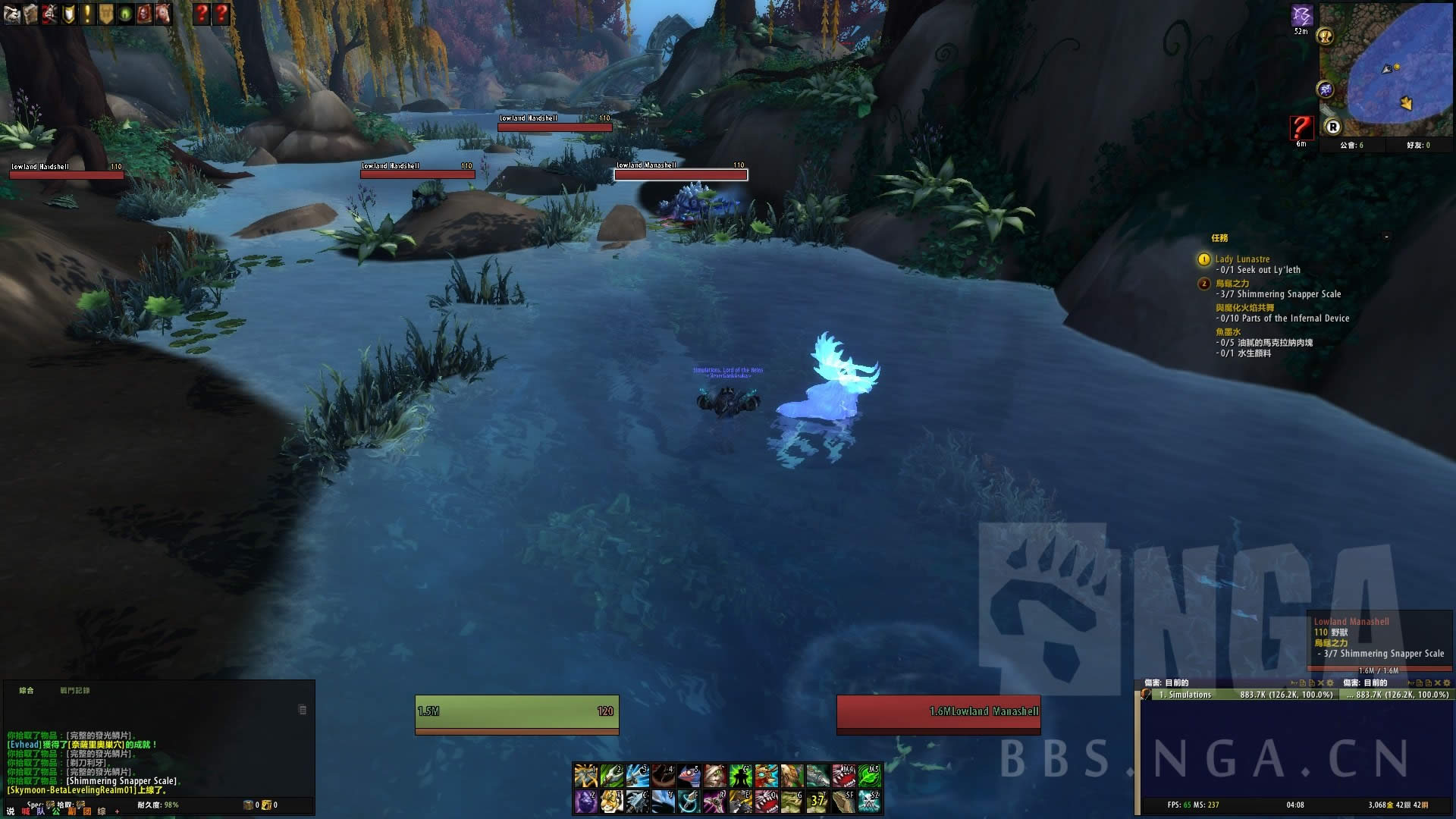Image resolution: width=1456 pixels, height=819 pixels.
Task: Use the ability bound to key 1
Action: click(585, 776)
